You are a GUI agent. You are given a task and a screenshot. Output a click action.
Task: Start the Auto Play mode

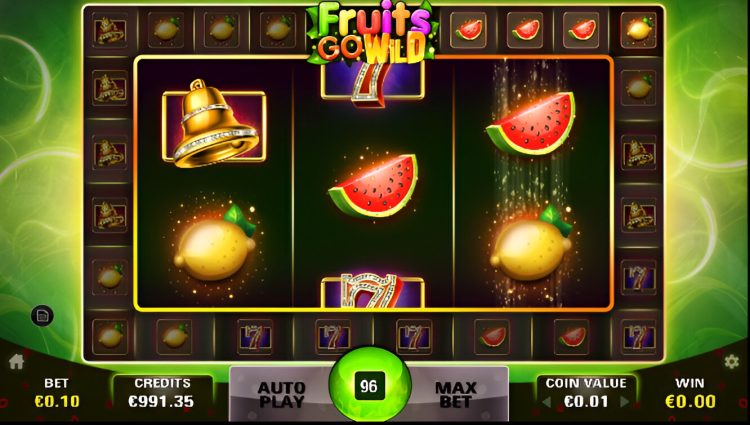click(x=281, y=394)
